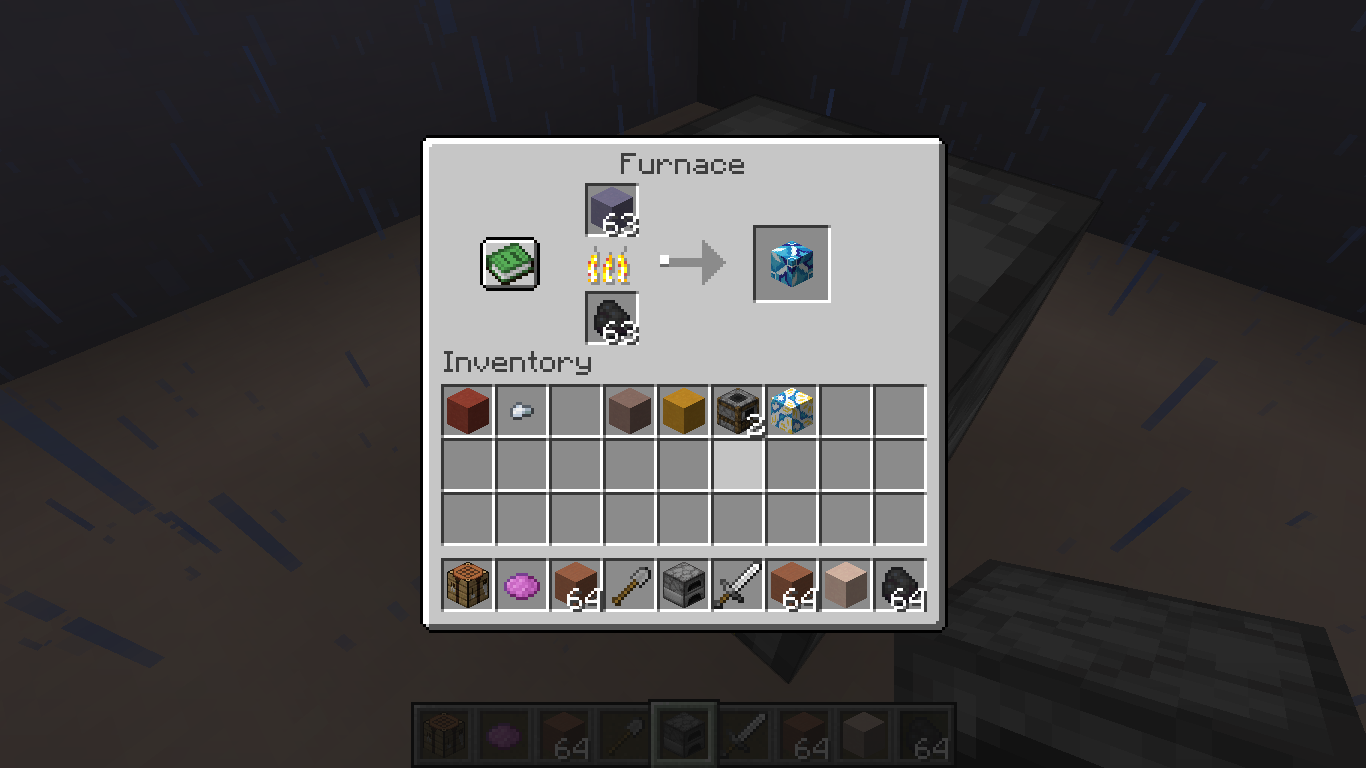Select the yellow terracotta block
1366x768 pixels.
coord(684,411)
